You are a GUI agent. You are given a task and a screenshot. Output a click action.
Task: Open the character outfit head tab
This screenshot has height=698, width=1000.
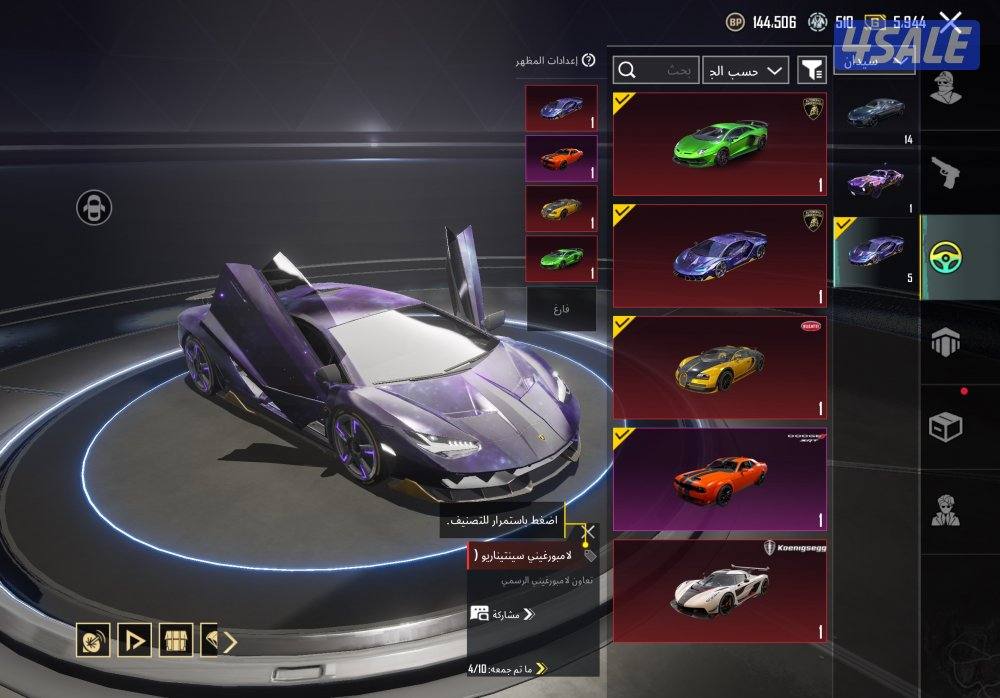945,88
